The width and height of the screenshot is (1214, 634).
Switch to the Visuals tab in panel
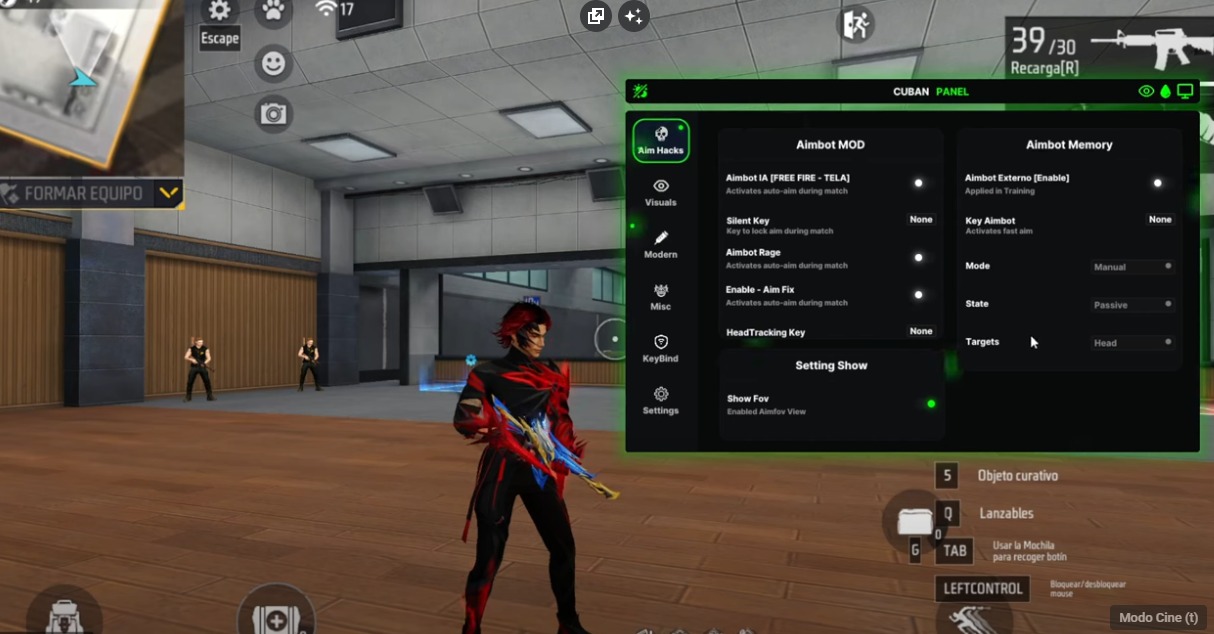660,193
